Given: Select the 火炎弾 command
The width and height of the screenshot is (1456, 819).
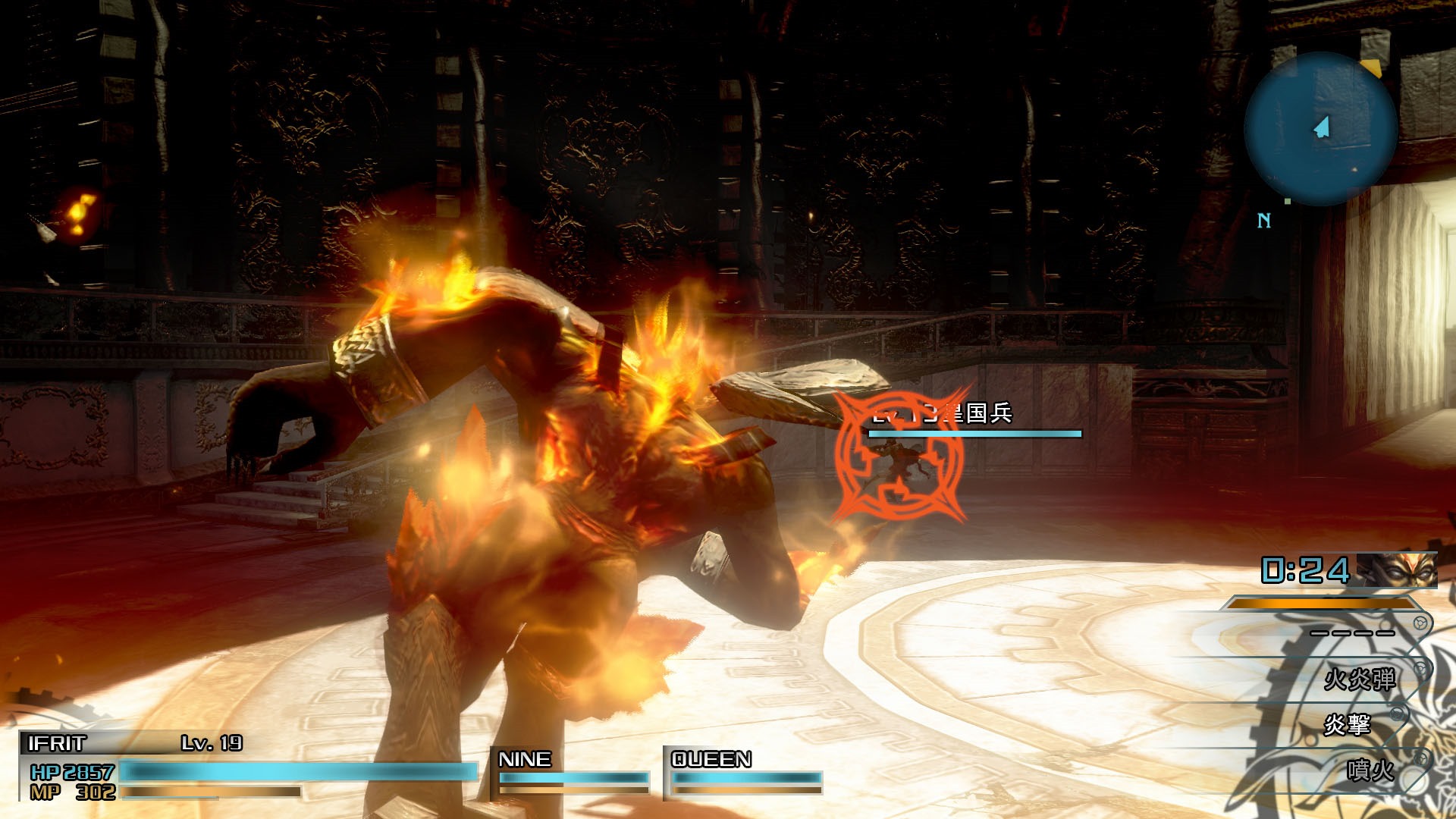Looking at the screenshot, I should (1359, 679).
